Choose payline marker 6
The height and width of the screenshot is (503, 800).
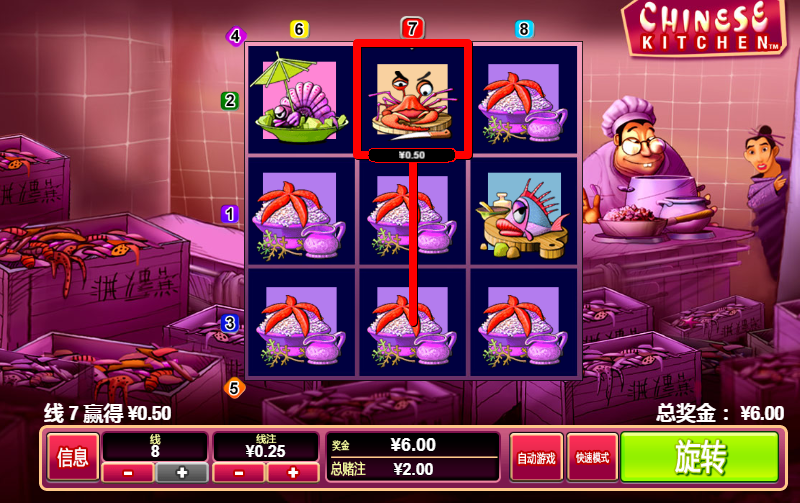[299, 29]
